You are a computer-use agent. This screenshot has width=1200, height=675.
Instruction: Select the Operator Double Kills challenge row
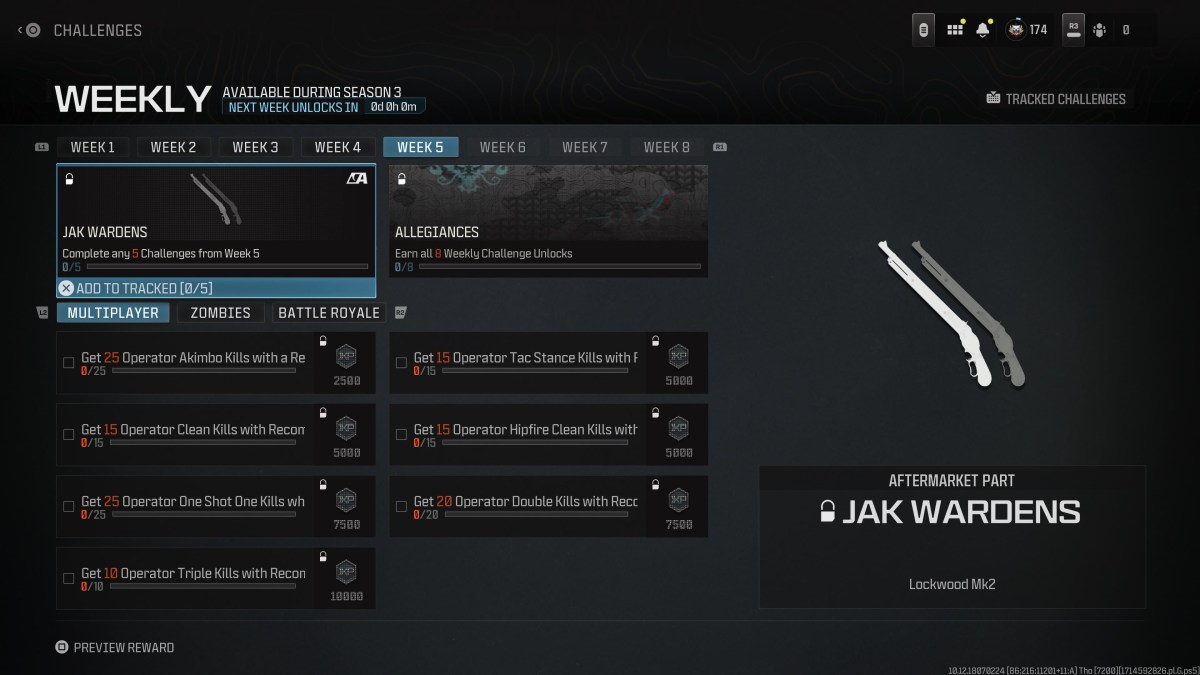525,506
